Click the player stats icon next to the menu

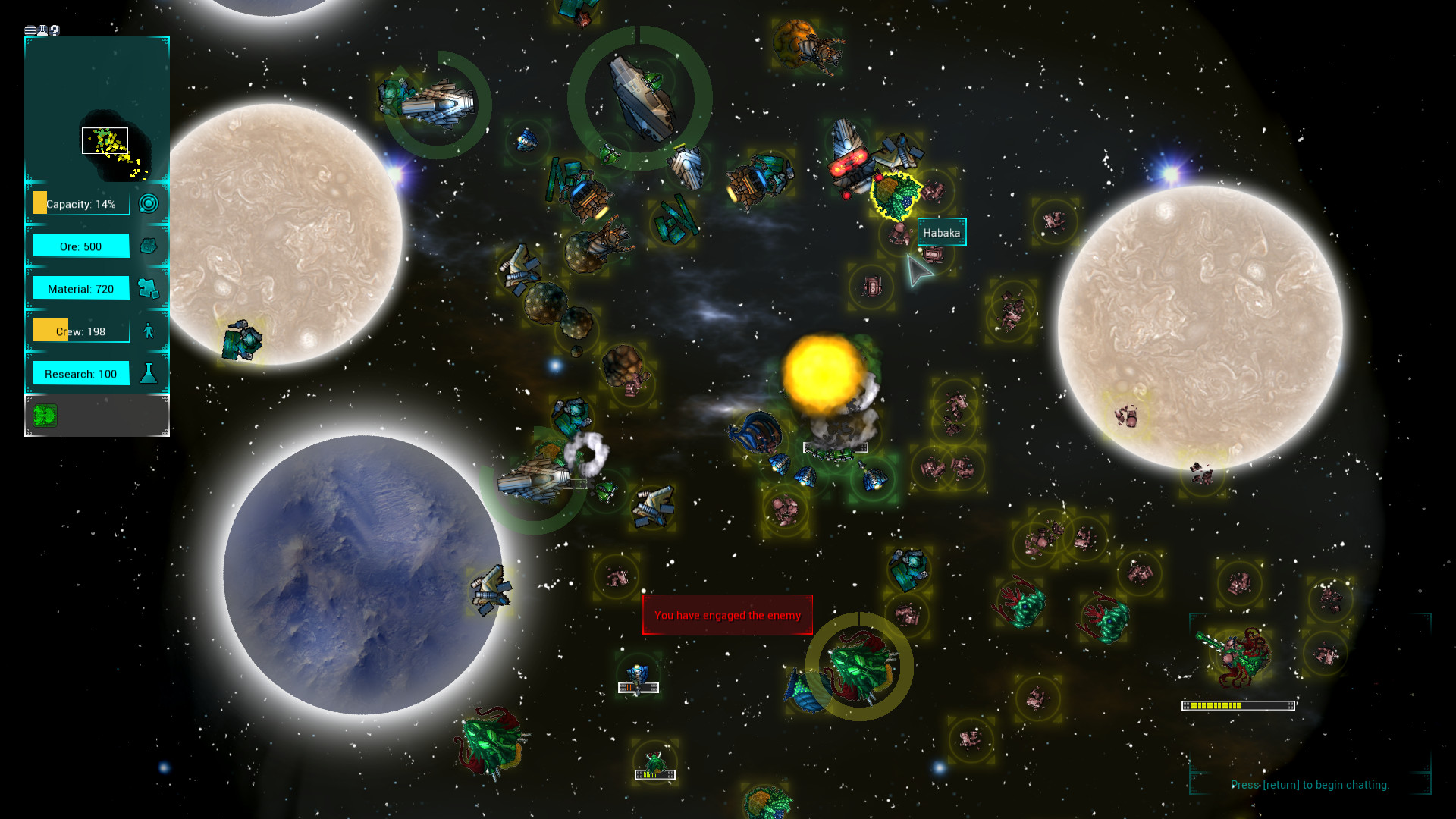pyautogui.click(x=41, y=30)
